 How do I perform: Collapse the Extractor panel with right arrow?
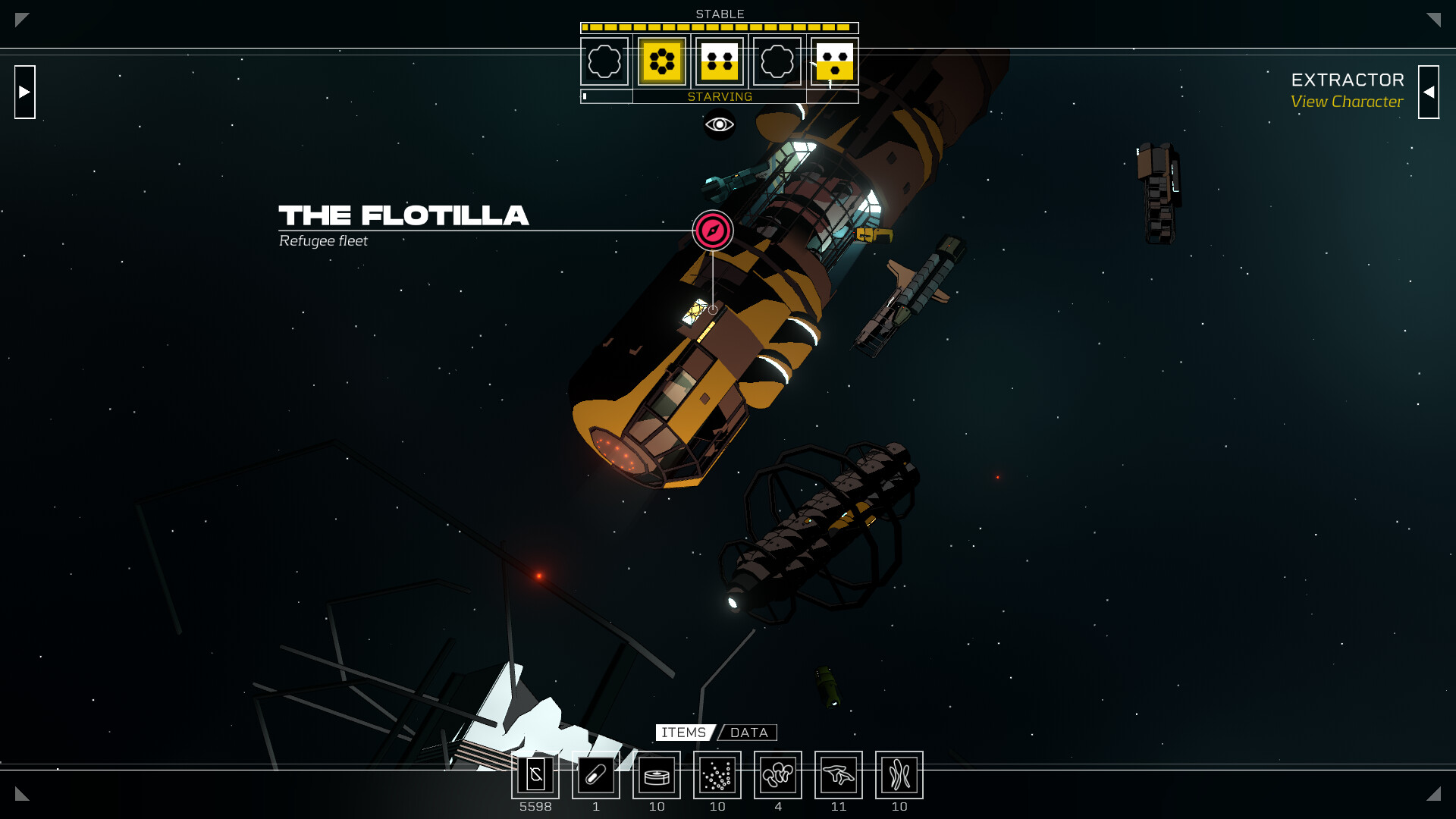(x=1429, y=92)
